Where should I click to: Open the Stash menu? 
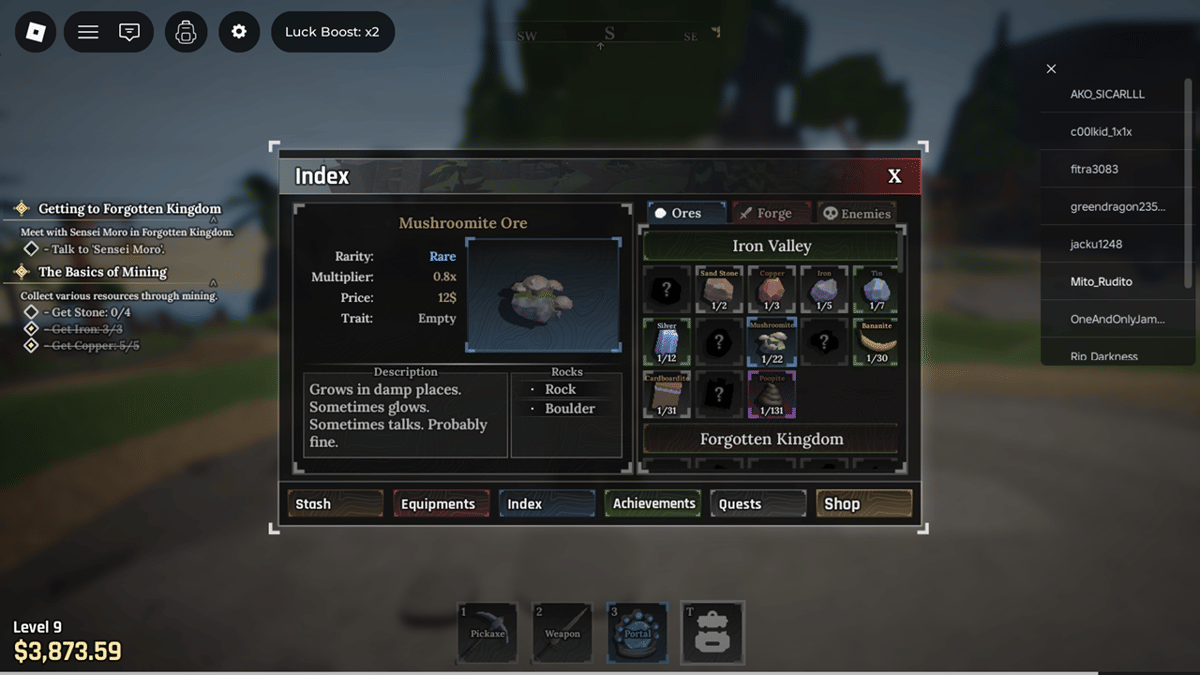tap(335, 504)
